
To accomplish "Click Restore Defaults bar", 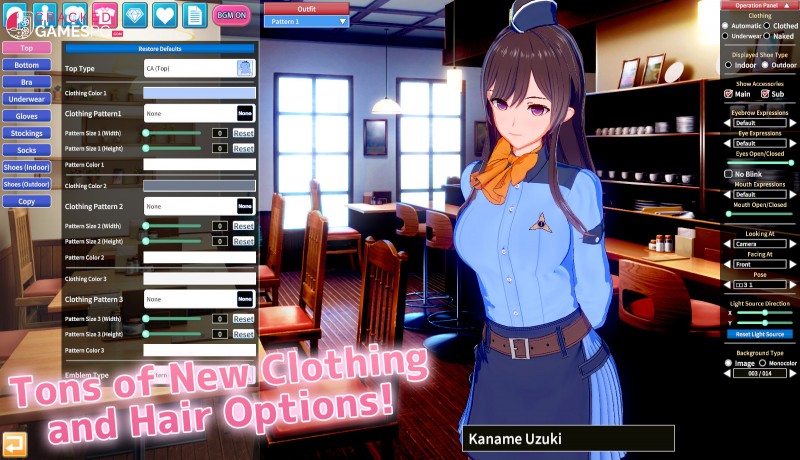I will (x=160, y=48).
